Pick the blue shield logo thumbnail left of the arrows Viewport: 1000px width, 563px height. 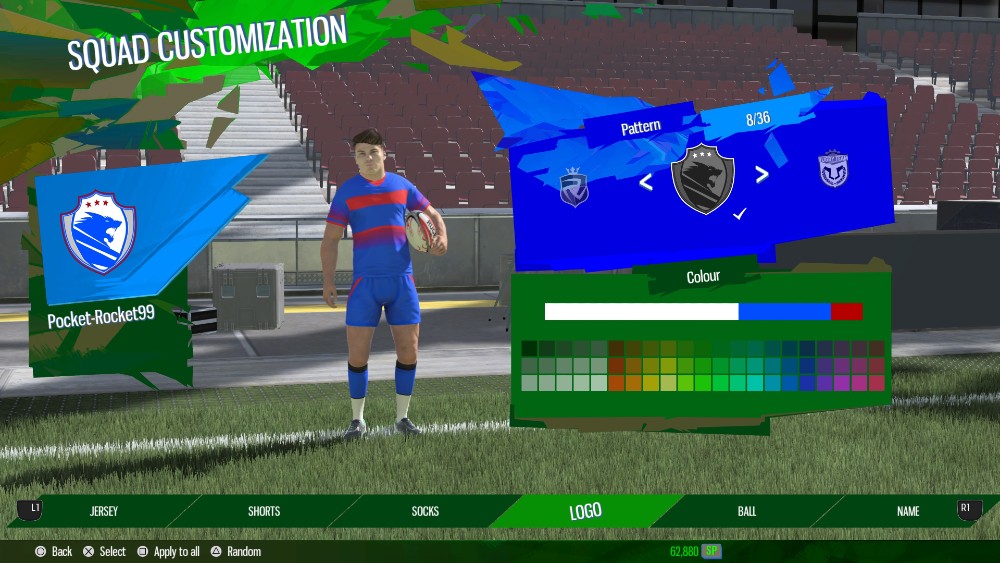pos(574,187)
